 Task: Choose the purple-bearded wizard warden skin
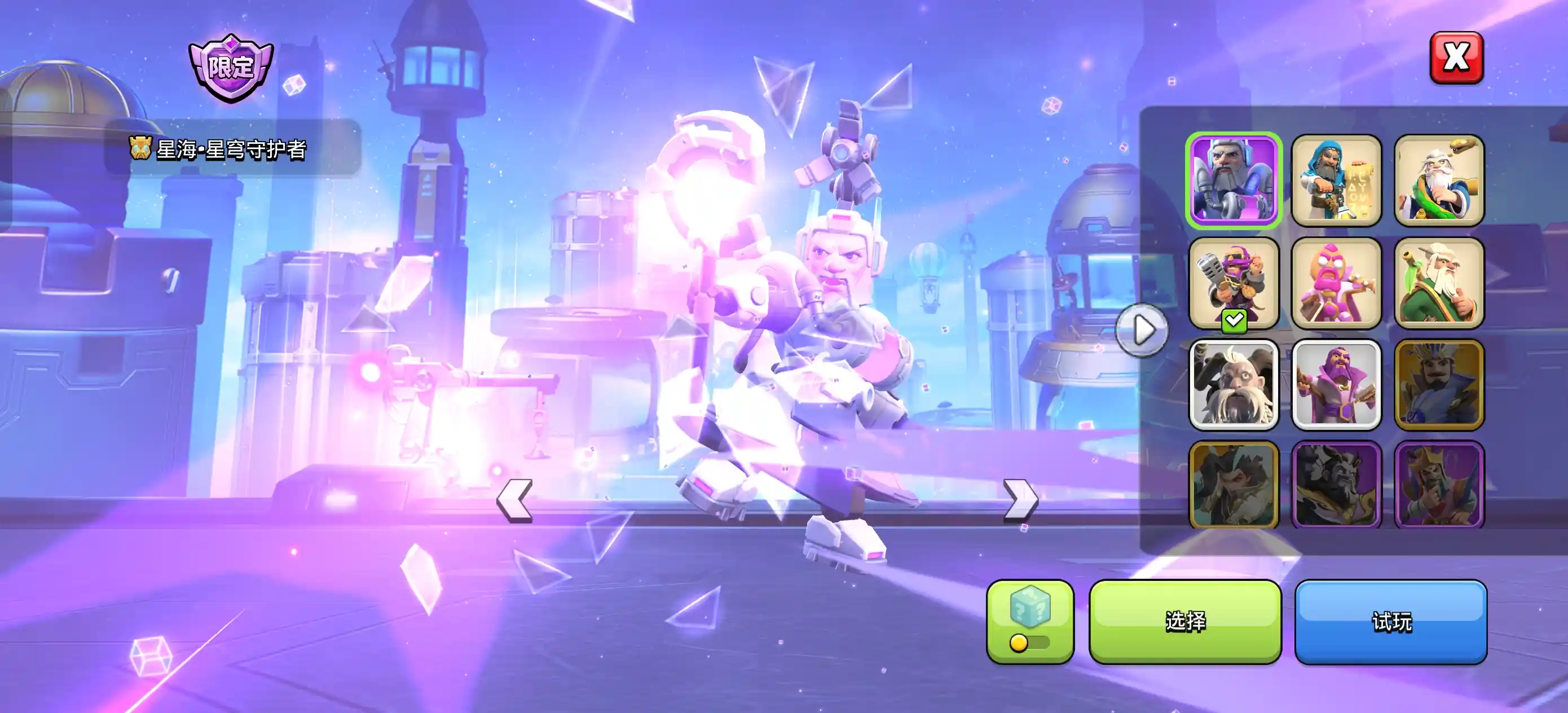(x=1336, y=385)
